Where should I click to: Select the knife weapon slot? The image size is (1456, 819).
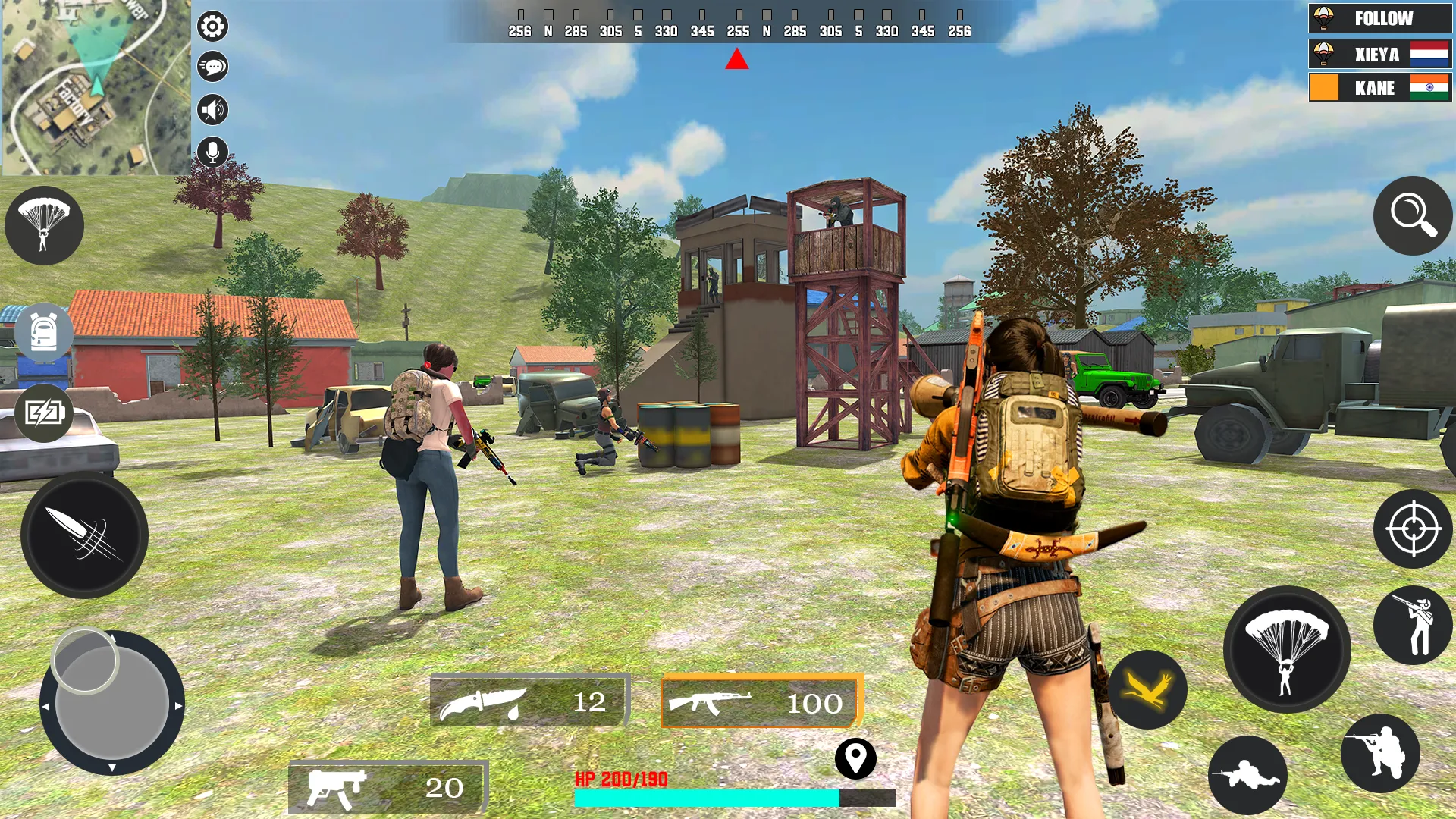[530, 700]
